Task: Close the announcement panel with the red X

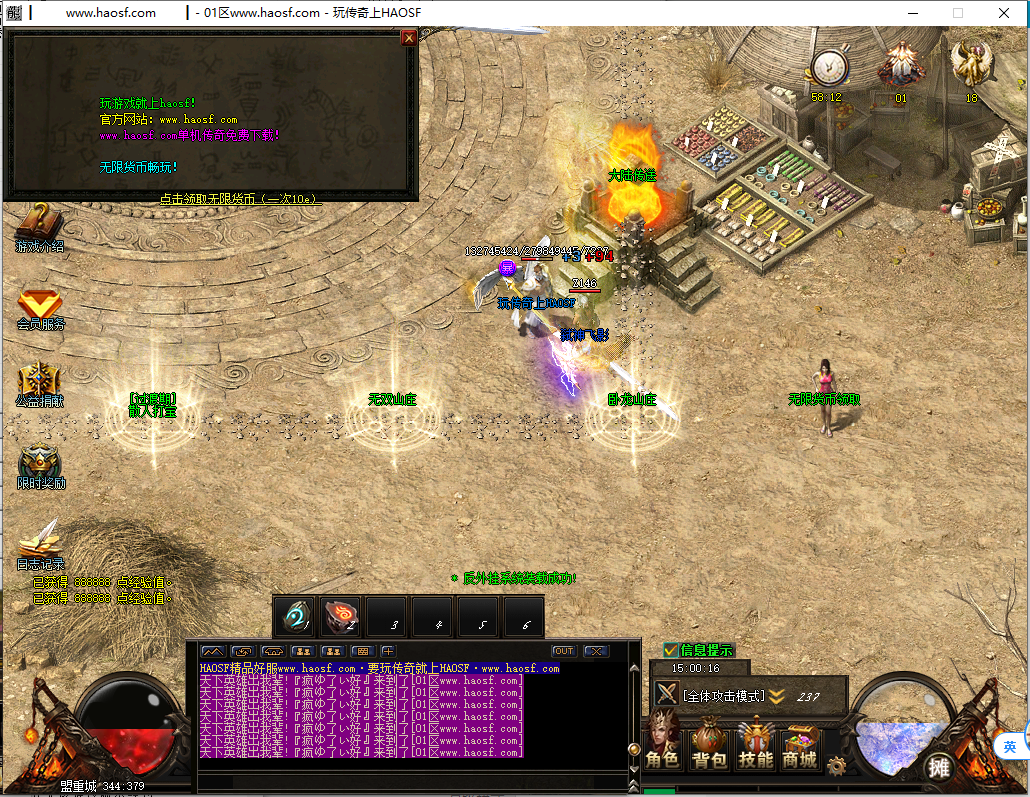Action: pos(408,38)
